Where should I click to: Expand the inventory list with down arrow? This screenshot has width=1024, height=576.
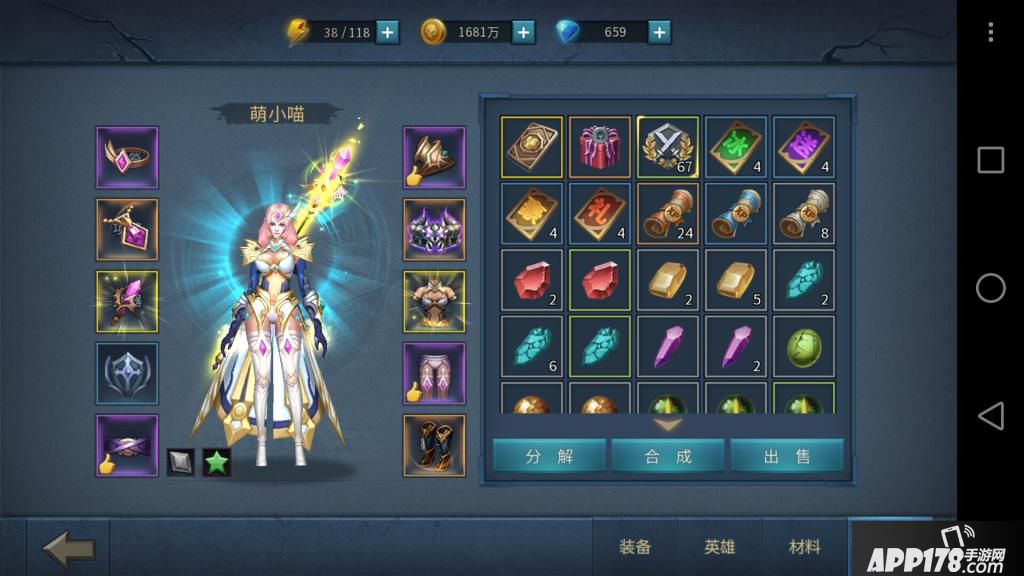pyautogui.click(x=668, y=424)
